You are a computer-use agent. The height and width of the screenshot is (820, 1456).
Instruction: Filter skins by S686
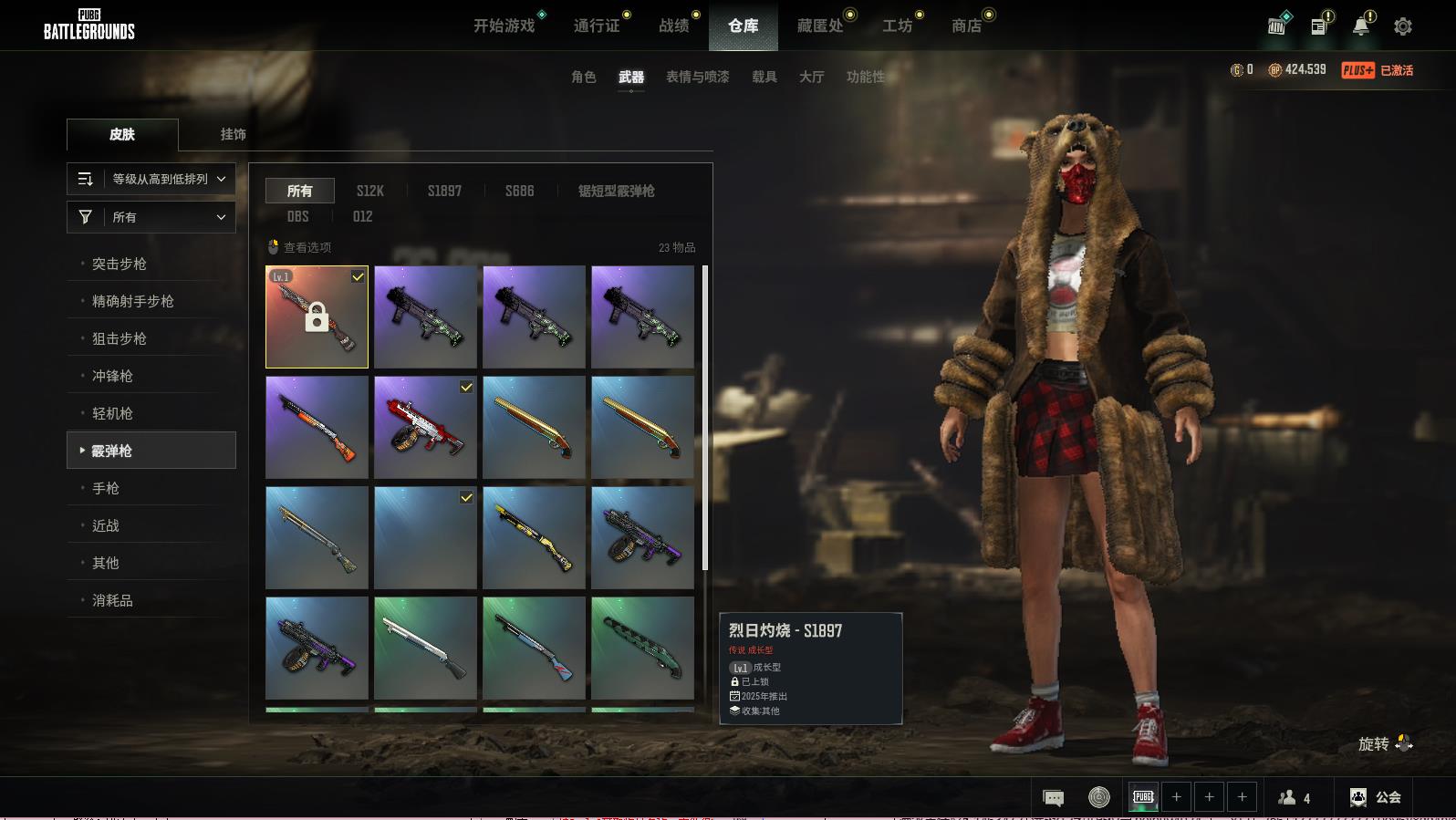point(519,191)
